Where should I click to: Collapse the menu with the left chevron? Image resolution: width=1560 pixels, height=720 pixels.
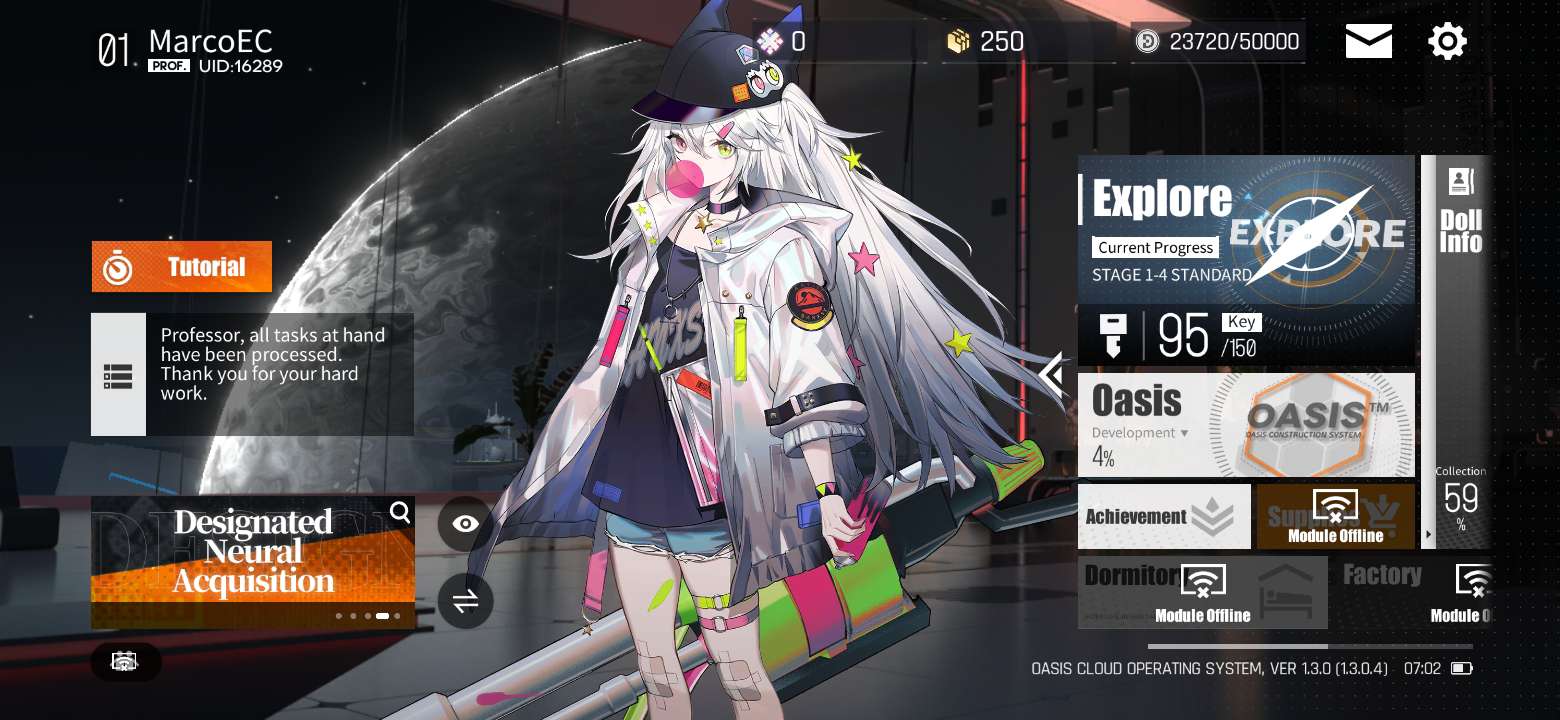coord(1052,377)
